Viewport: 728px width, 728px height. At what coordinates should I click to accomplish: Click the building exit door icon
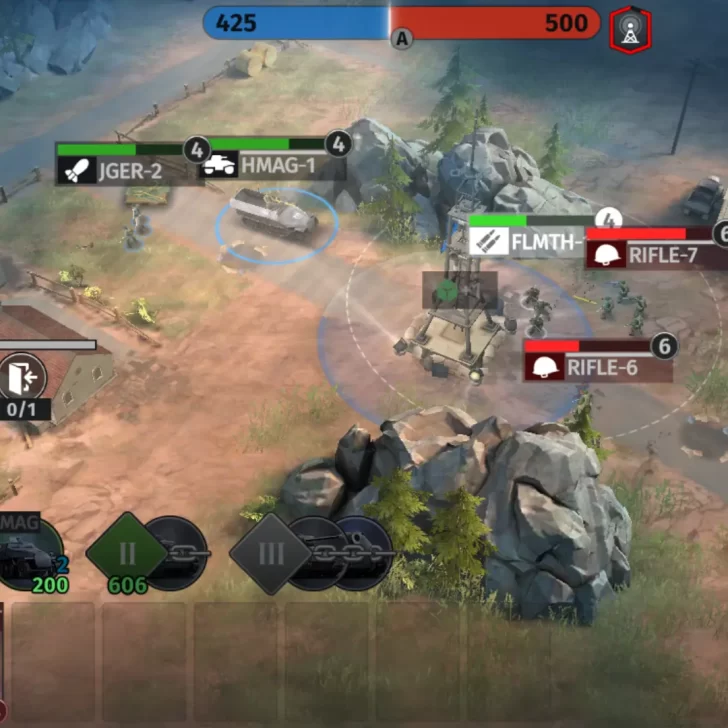pos(23,377)
